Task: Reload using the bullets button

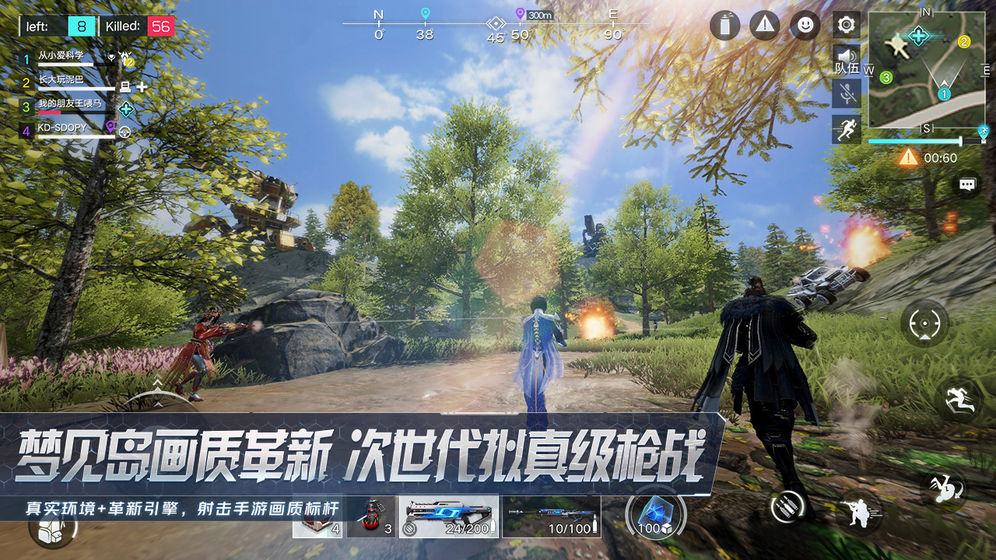Action: [789, 506]
